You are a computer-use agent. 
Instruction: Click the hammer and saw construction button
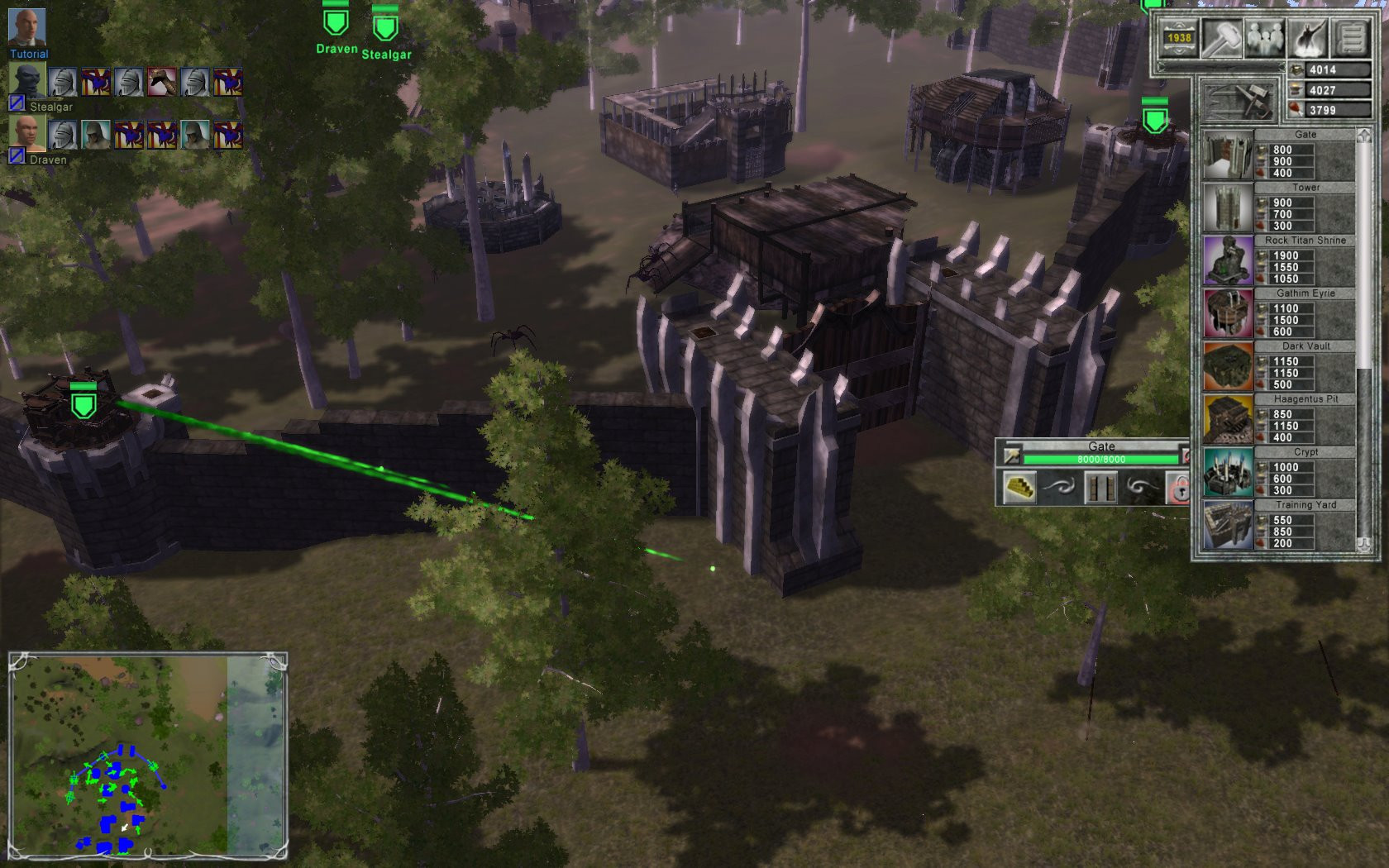(x=1238, y=102)
